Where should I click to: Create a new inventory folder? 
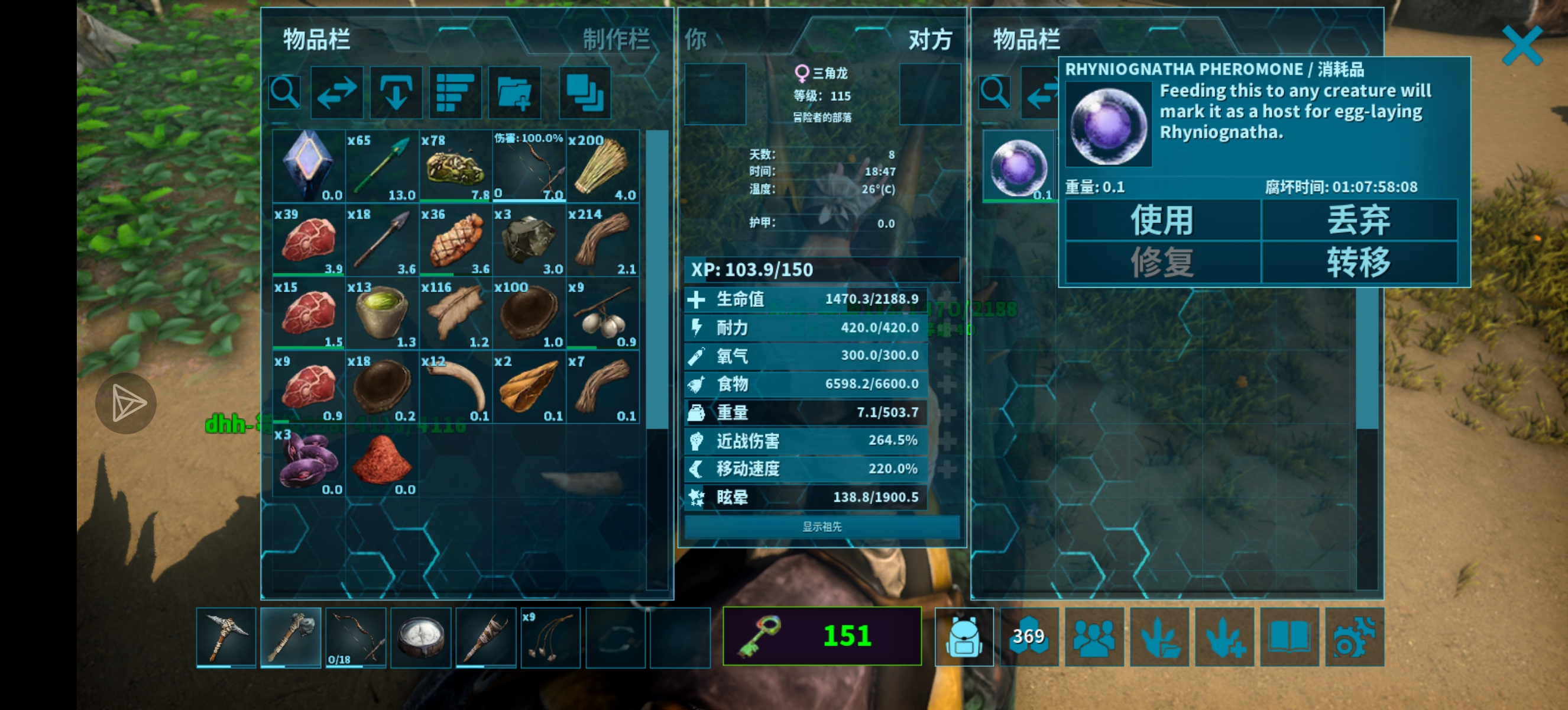(x=514, y=92)
